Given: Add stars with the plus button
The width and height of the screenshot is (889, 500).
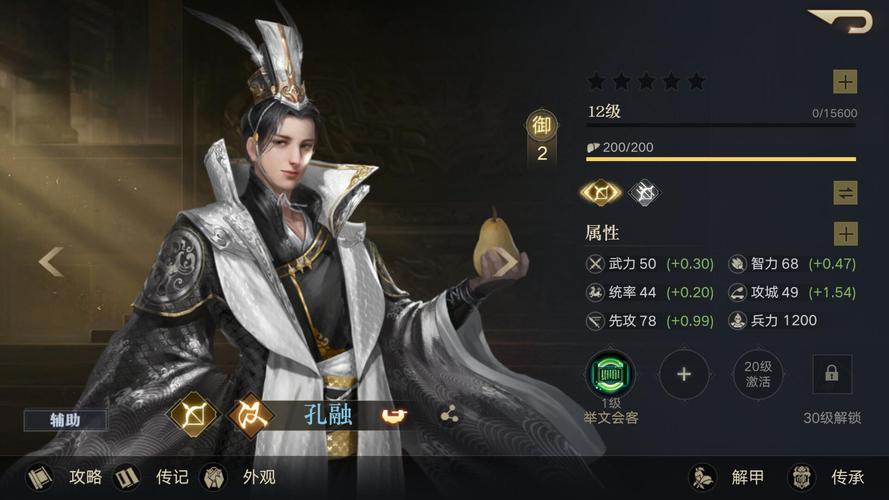Looking at the screenshot, I should [845, 82].
